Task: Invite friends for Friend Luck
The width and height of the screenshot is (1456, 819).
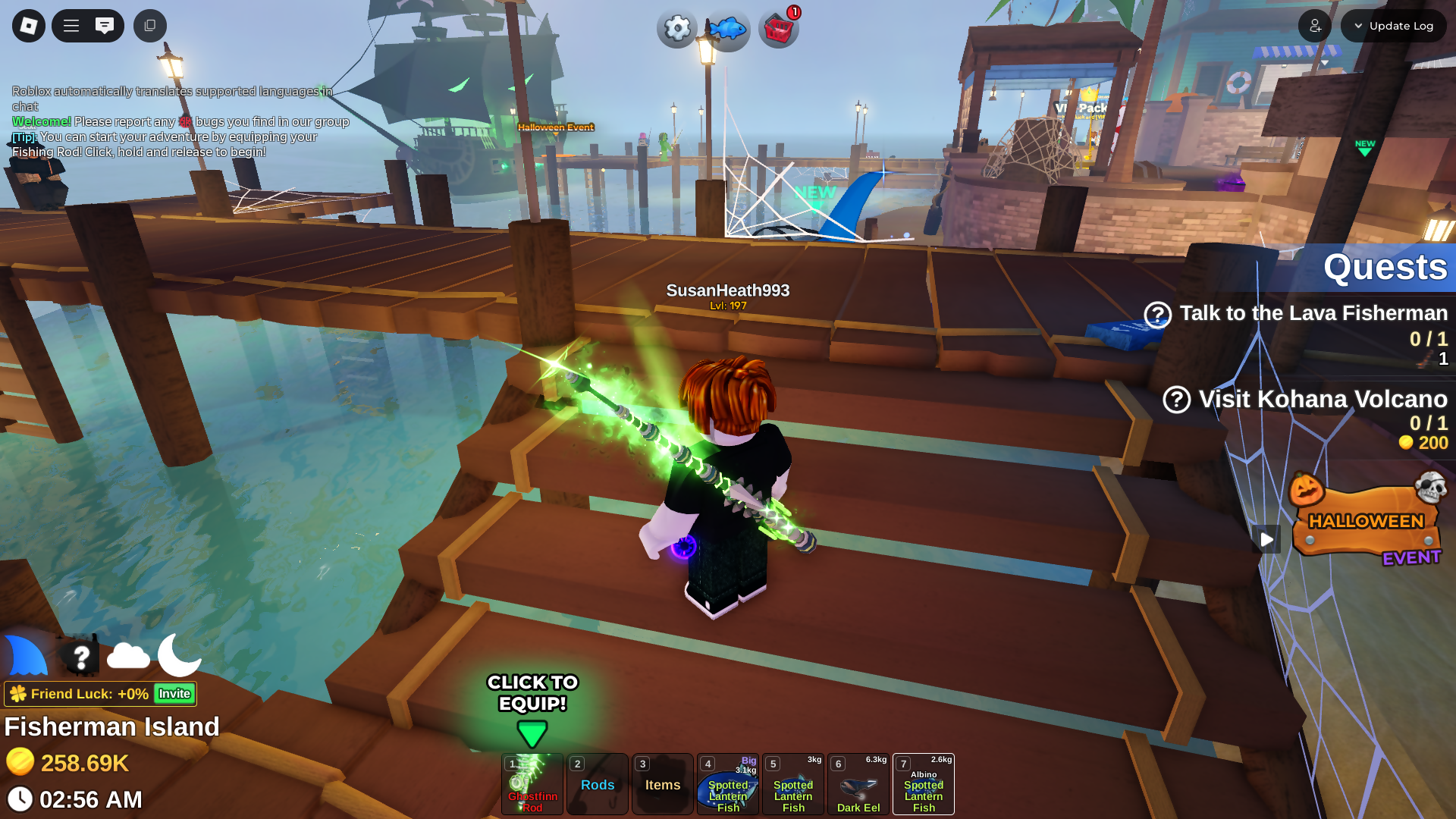Action: point(174,694)
